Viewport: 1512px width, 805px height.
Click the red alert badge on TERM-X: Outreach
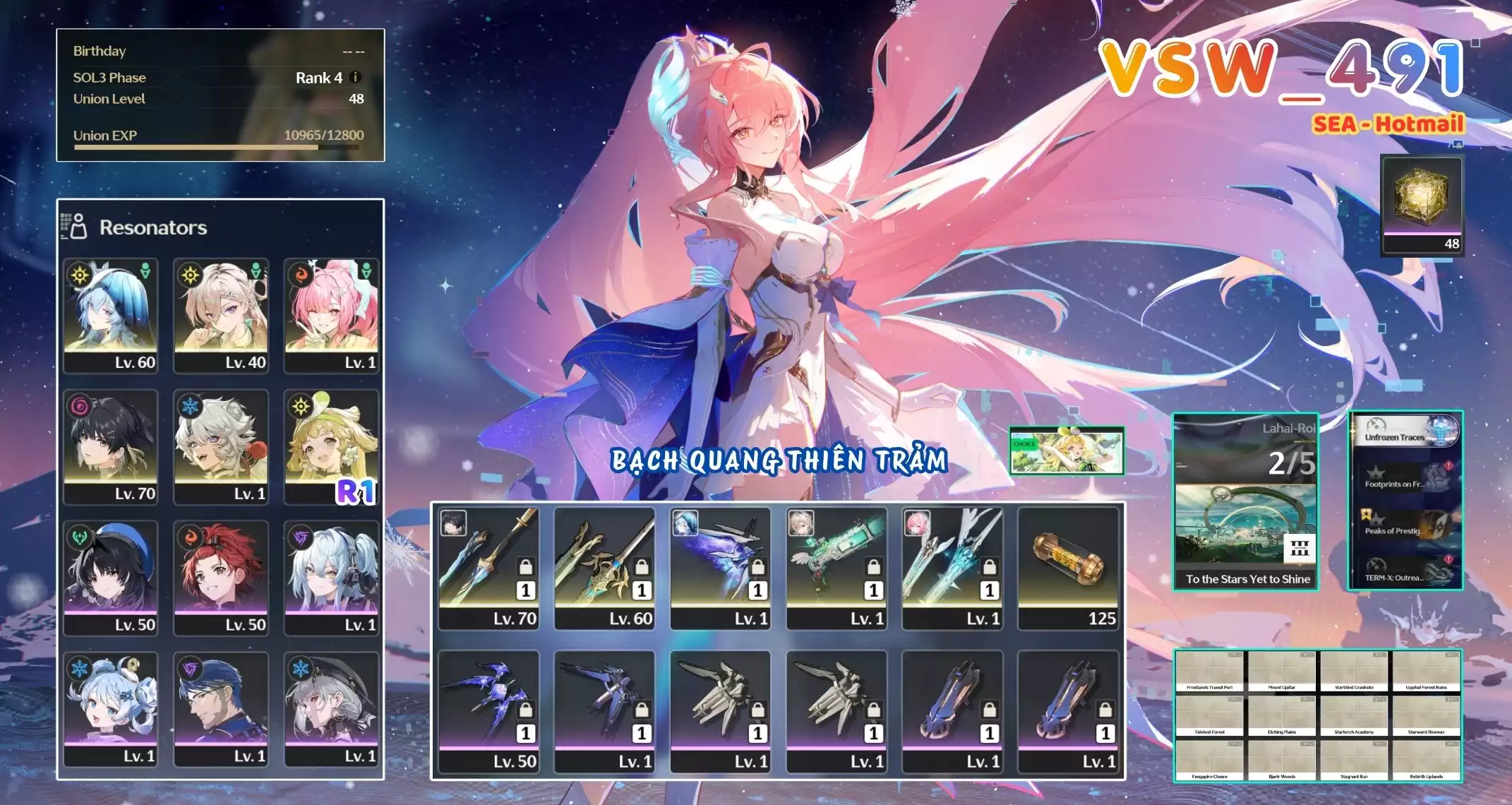tap(1448, 559)
